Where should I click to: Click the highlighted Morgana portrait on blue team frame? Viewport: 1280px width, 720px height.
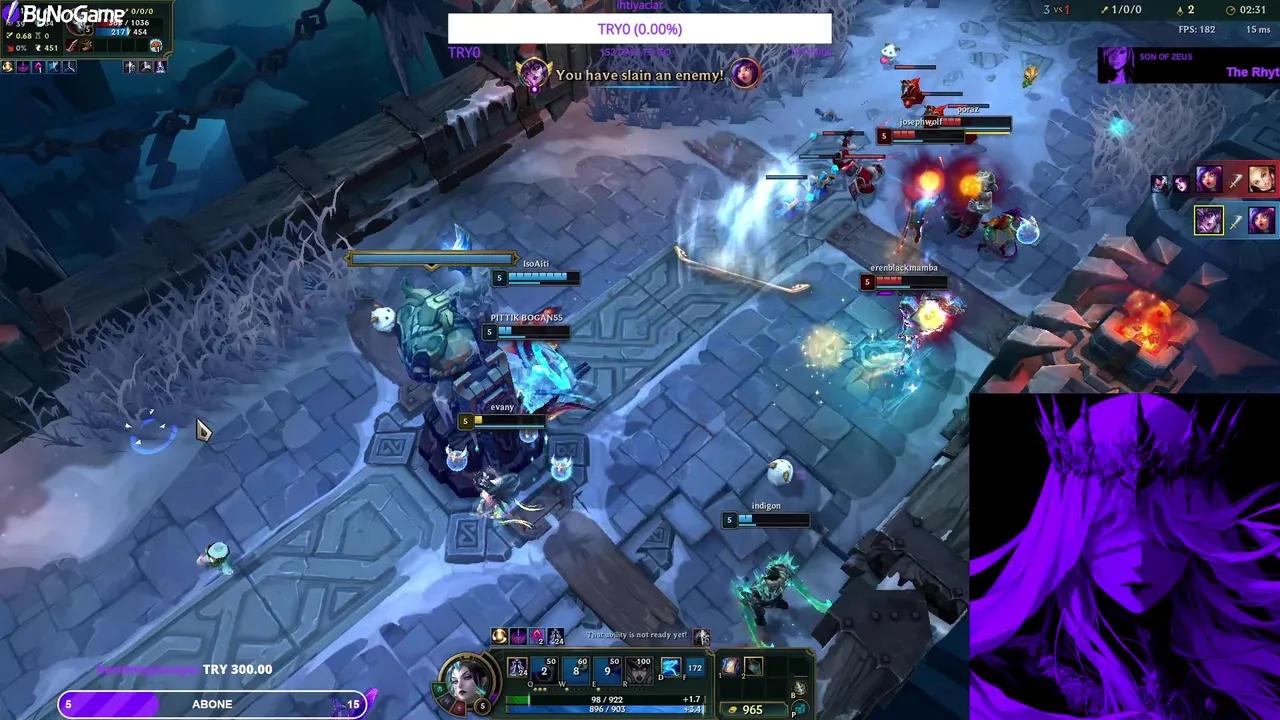[1209, 220]
